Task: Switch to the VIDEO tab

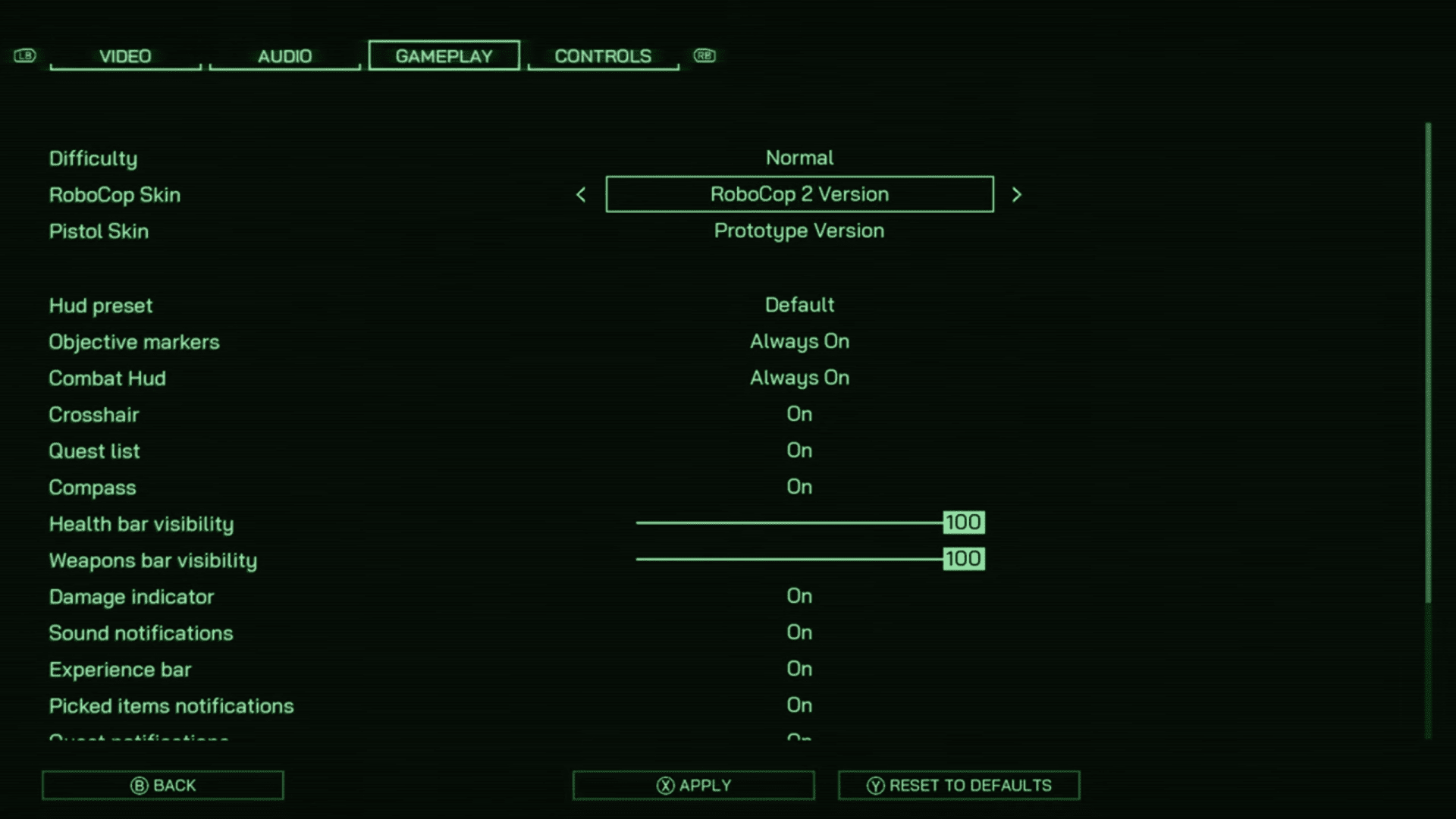Action: 124,56
